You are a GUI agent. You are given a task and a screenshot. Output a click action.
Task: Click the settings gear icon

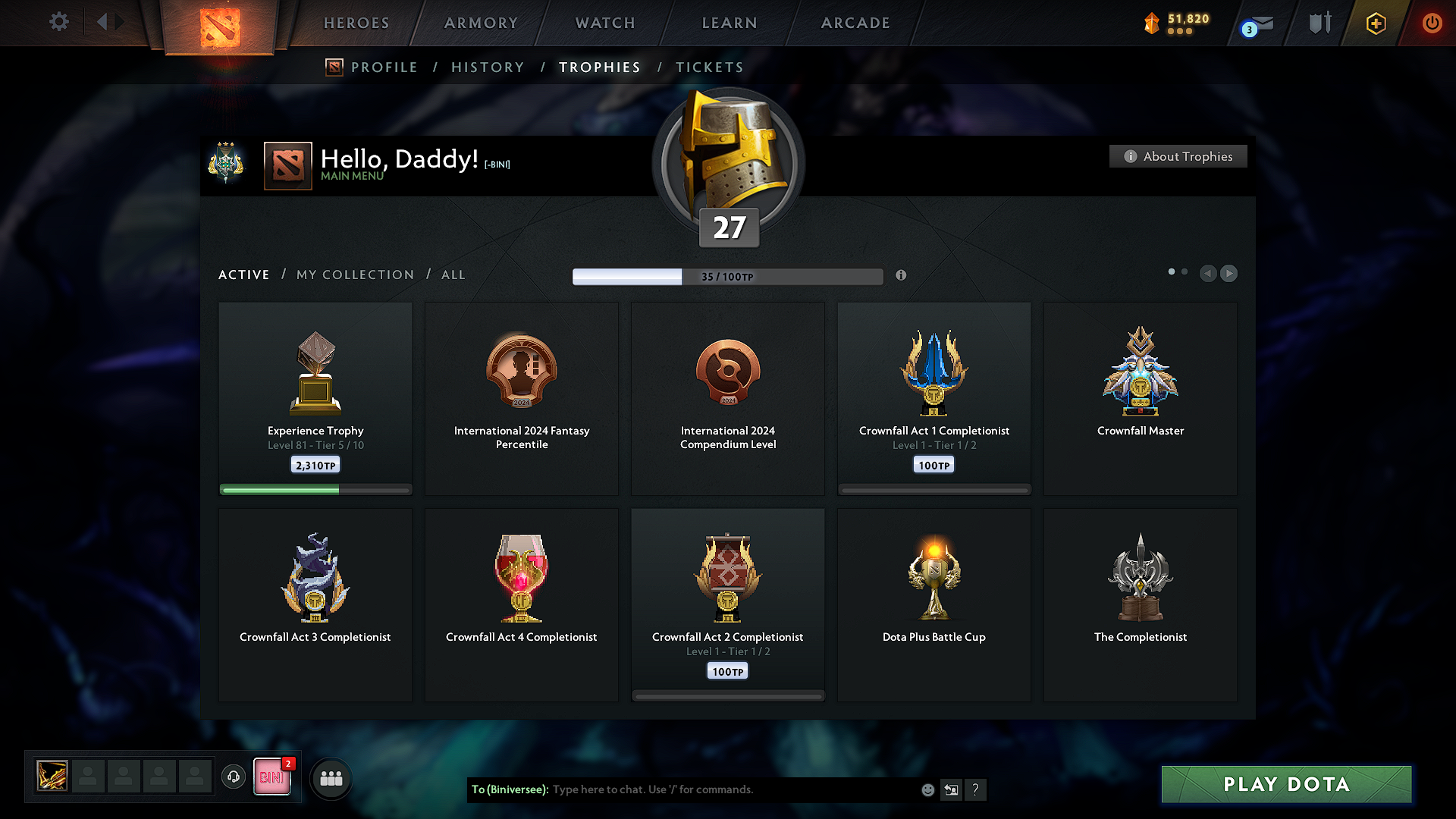coord(58,22)
